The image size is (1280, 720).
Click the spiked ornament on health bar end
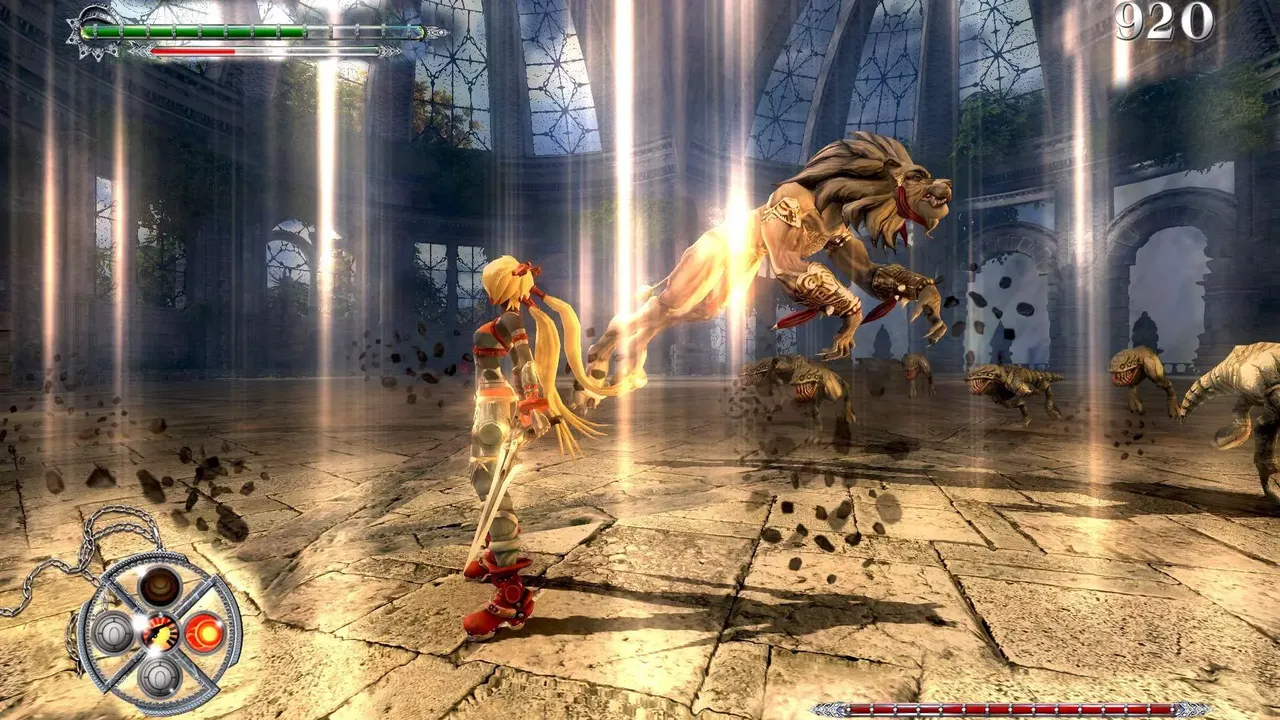94,33
